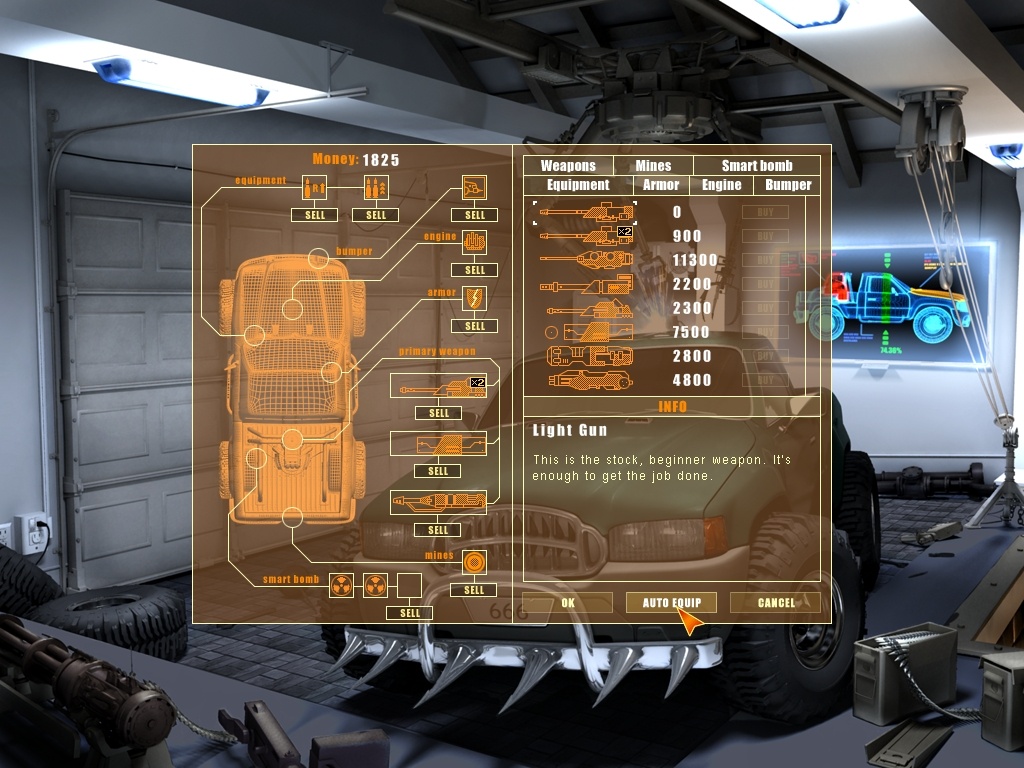Viewport: 1024px width, 768px height.
Task: Sell the x2 primary weapon
Action: (x=438, y=413)
